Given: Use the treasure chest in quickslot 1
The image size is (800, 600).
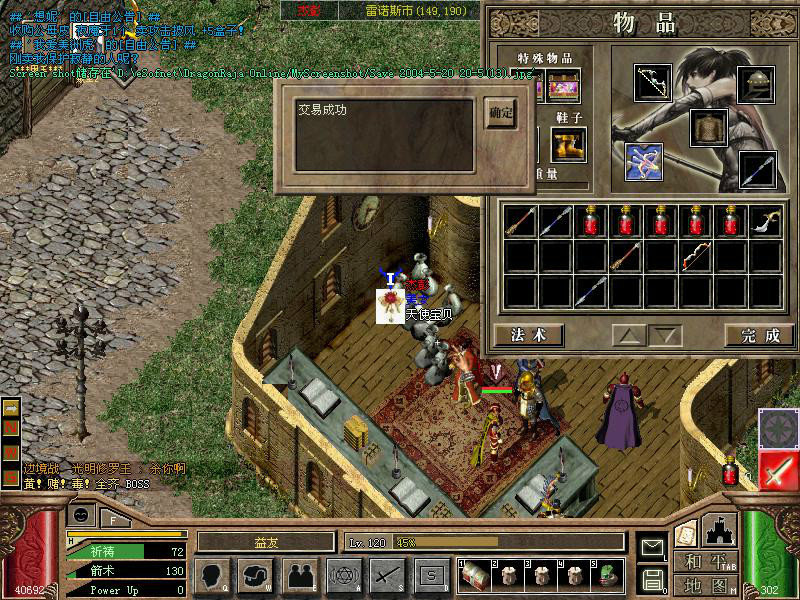Looking at the screenshot, I should (474, 574).
